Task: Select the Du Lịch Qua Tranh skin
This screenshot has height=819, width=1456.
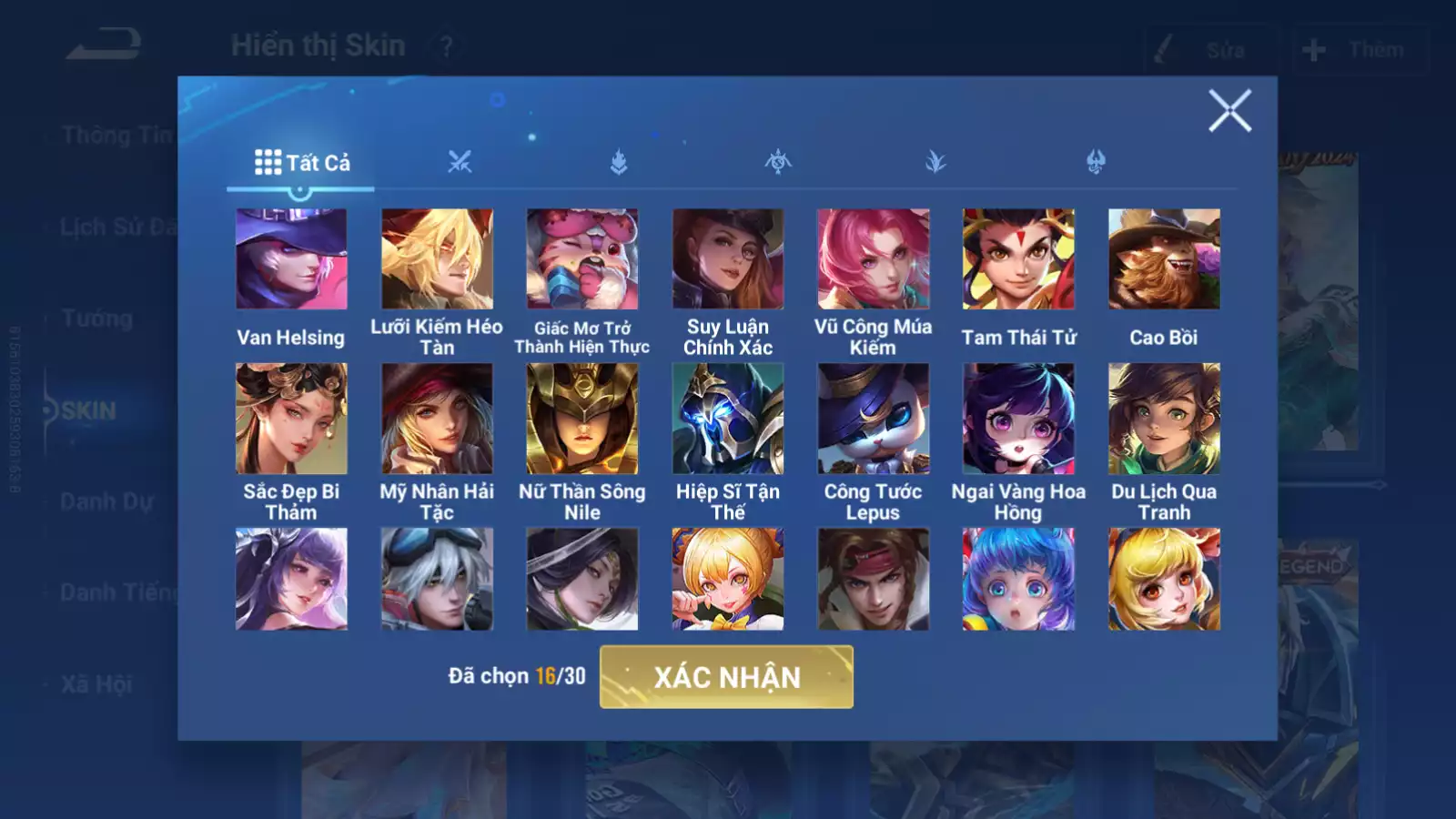Action: pos(1164,419)
